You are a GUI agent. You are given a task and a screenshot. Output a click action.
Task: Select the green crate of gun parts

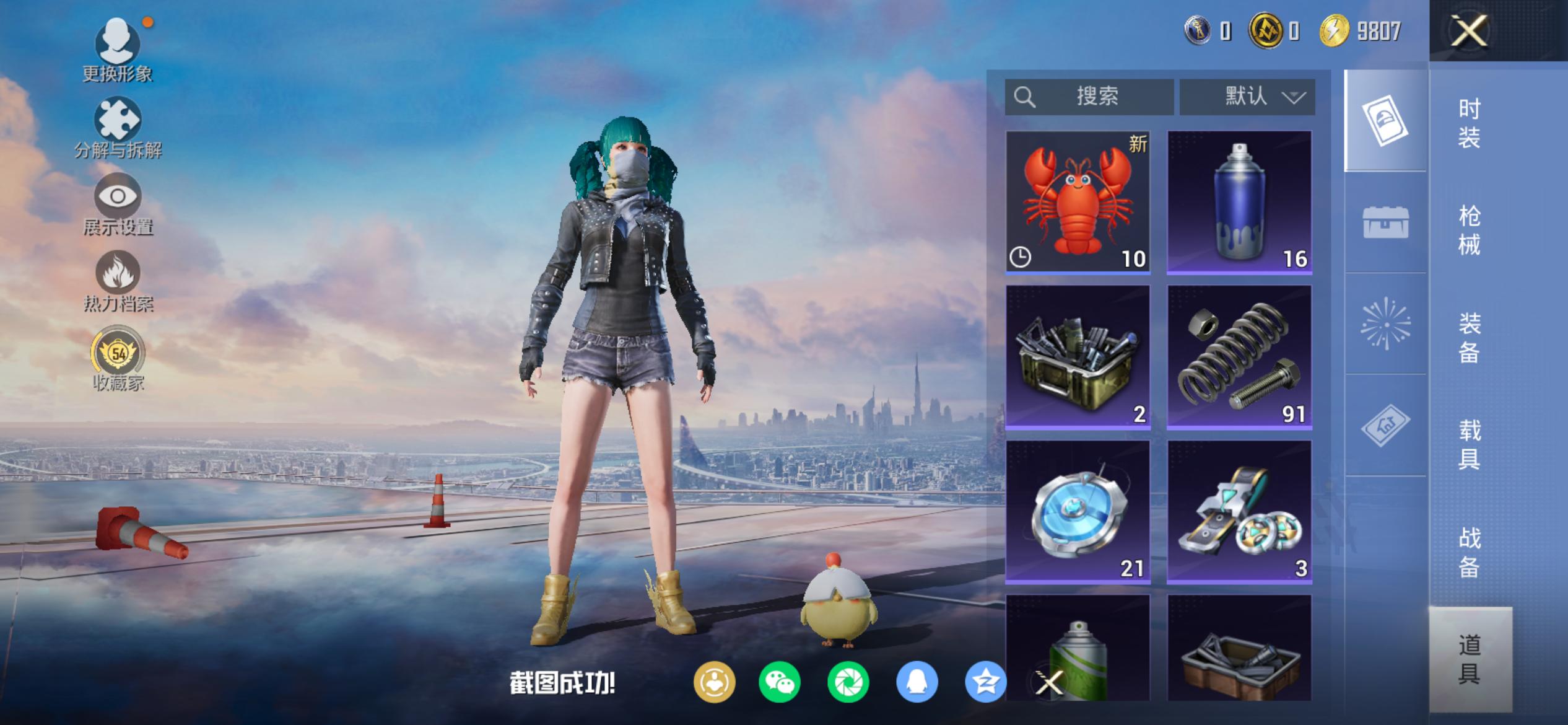tap(1078, 357)
